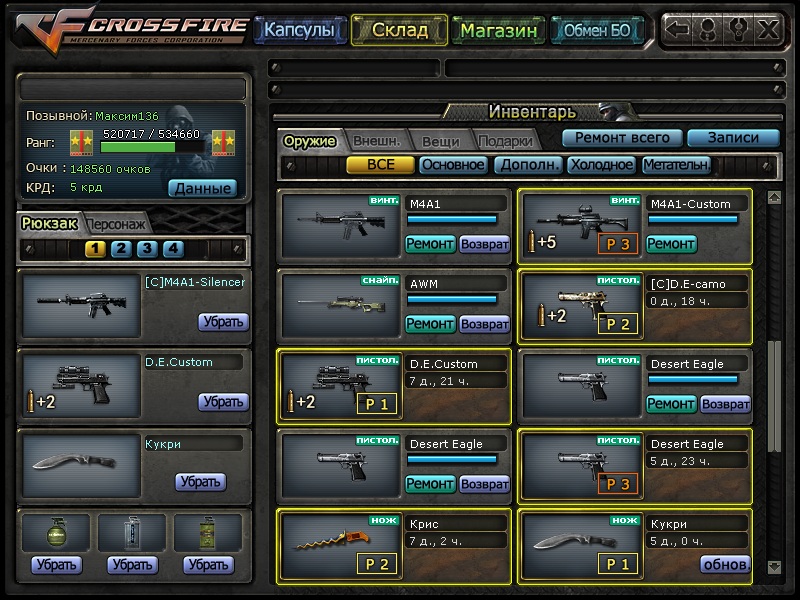Switch to the Персонаж tab
The width and height of the screenshot is (800, 600).
tap(117, 224)
